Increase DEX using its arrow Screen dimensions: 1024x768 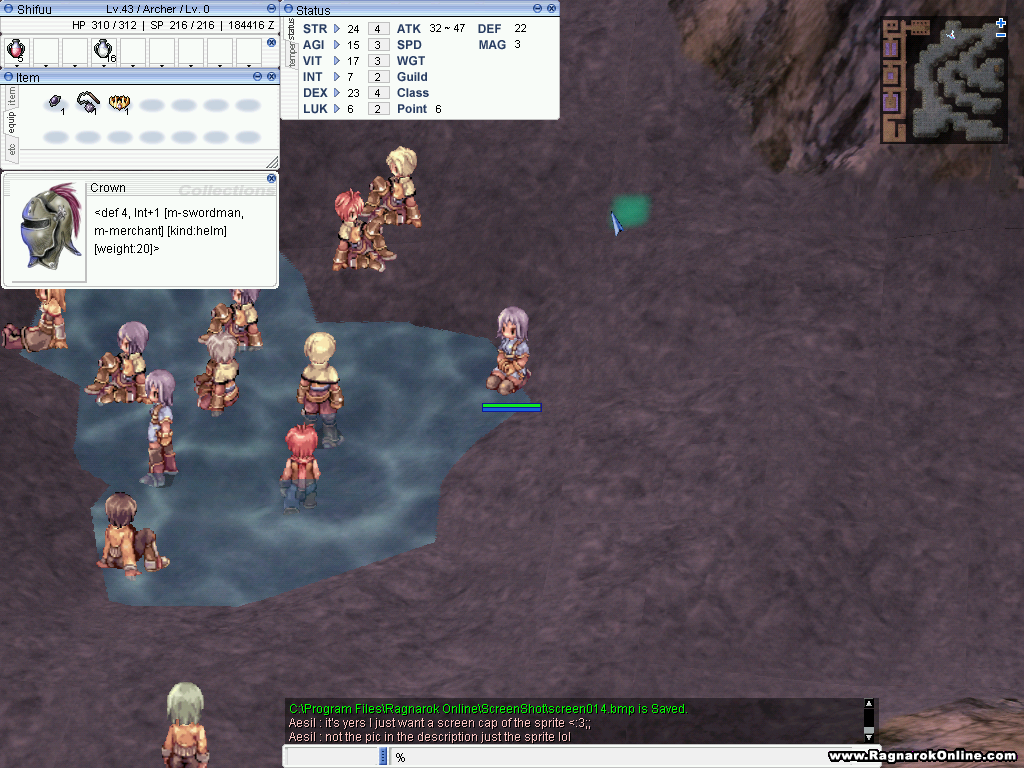pos(337,93)
